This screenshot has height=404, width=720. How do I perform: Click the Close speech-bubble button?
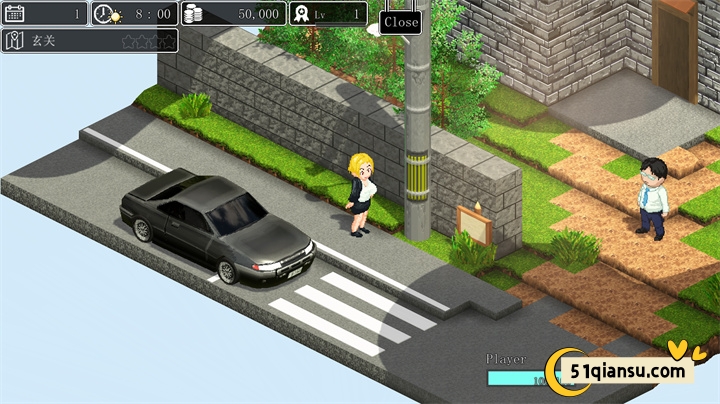400,21
